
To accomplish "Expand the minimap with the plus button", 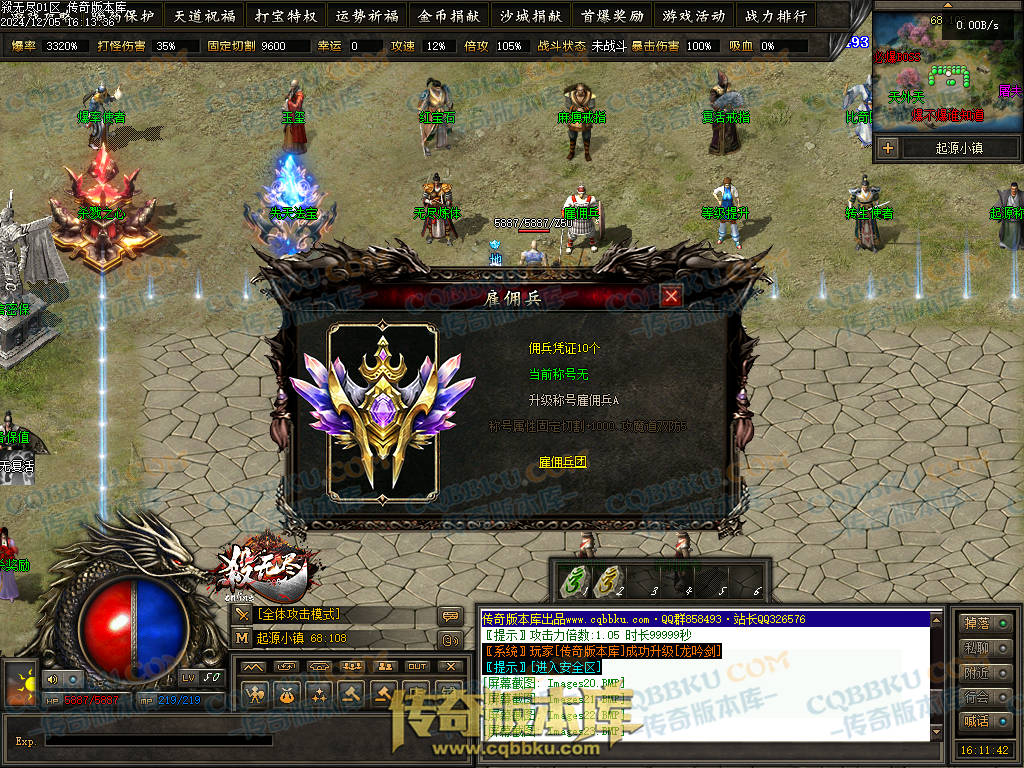I will [887, 148].
